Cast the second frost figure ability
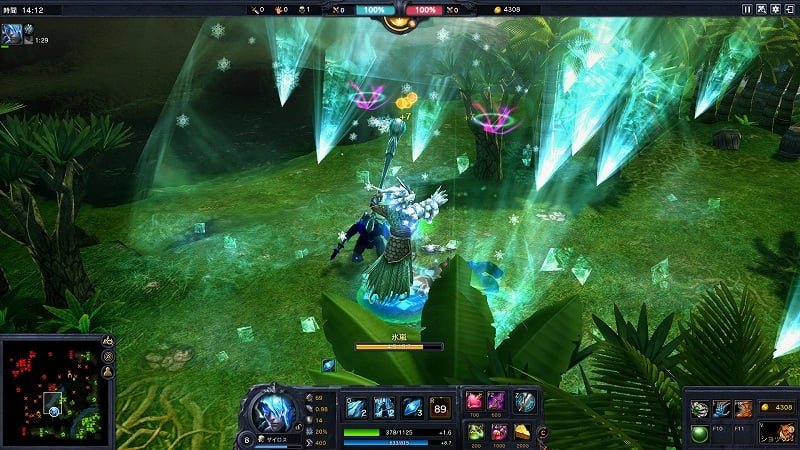 click(385, 407)
